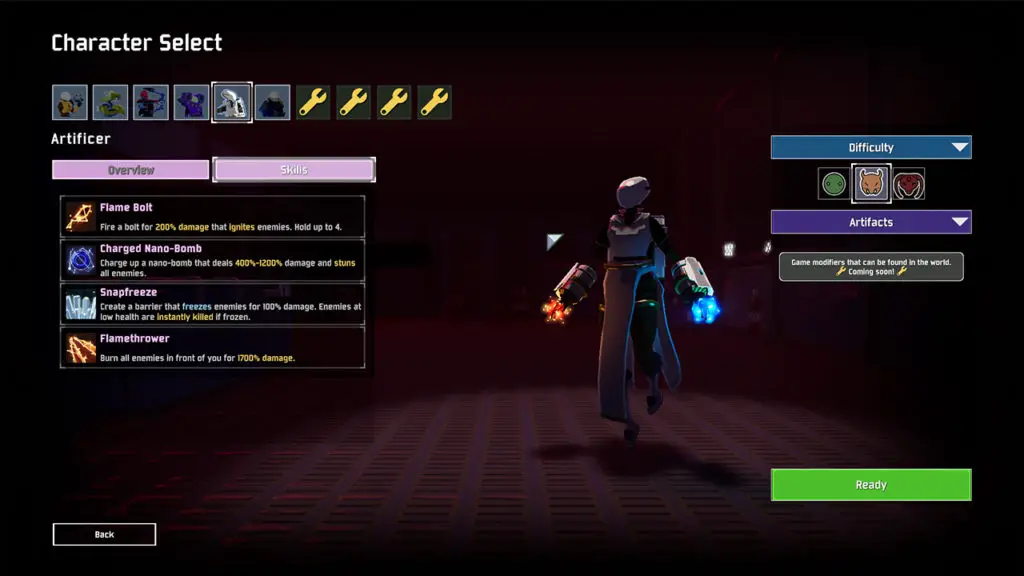Select the Commando character portrait
This screenshot has height=576, width=1024.
70,102
